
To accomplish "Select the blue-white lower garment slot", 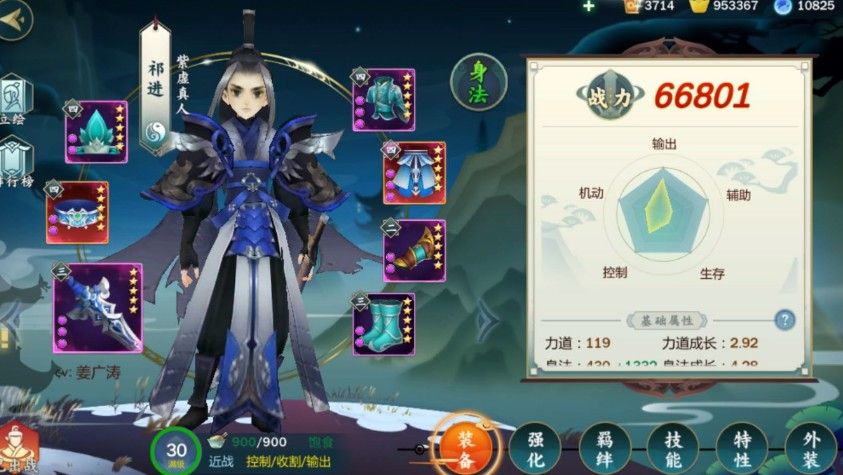I will point(414,173).
